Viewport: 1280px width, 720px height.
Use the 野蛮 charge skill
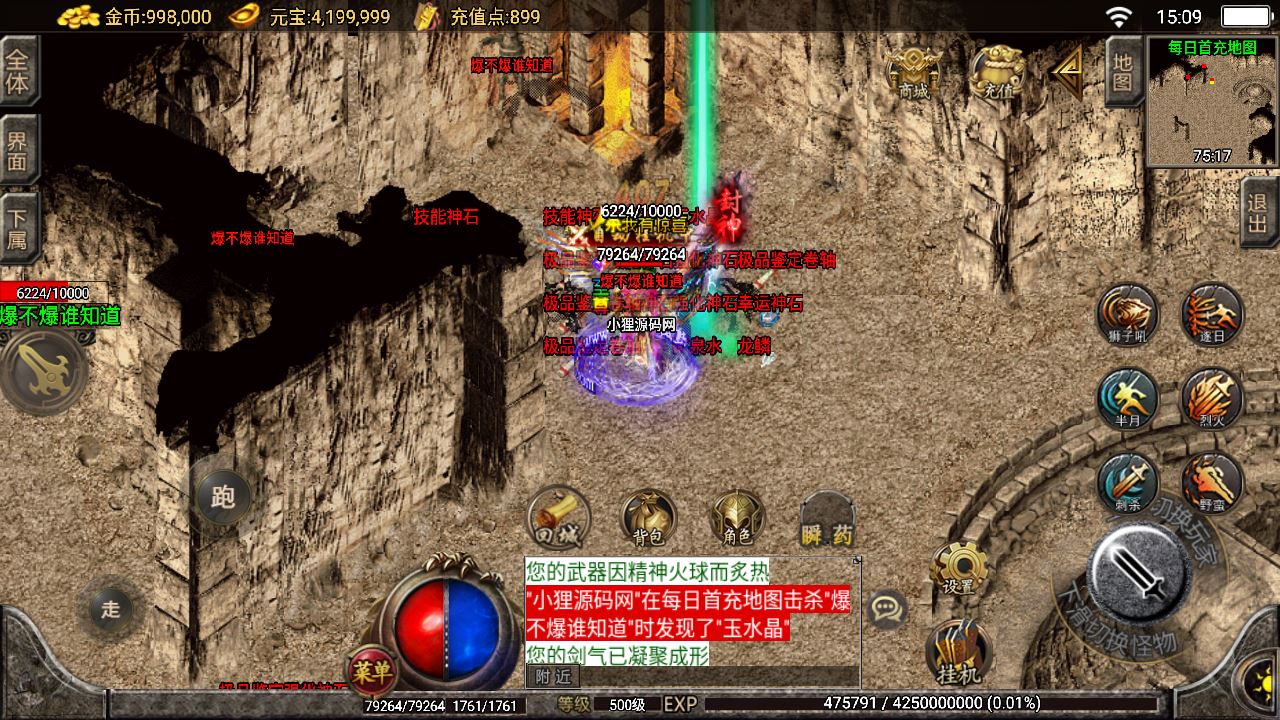[1212, 483]
